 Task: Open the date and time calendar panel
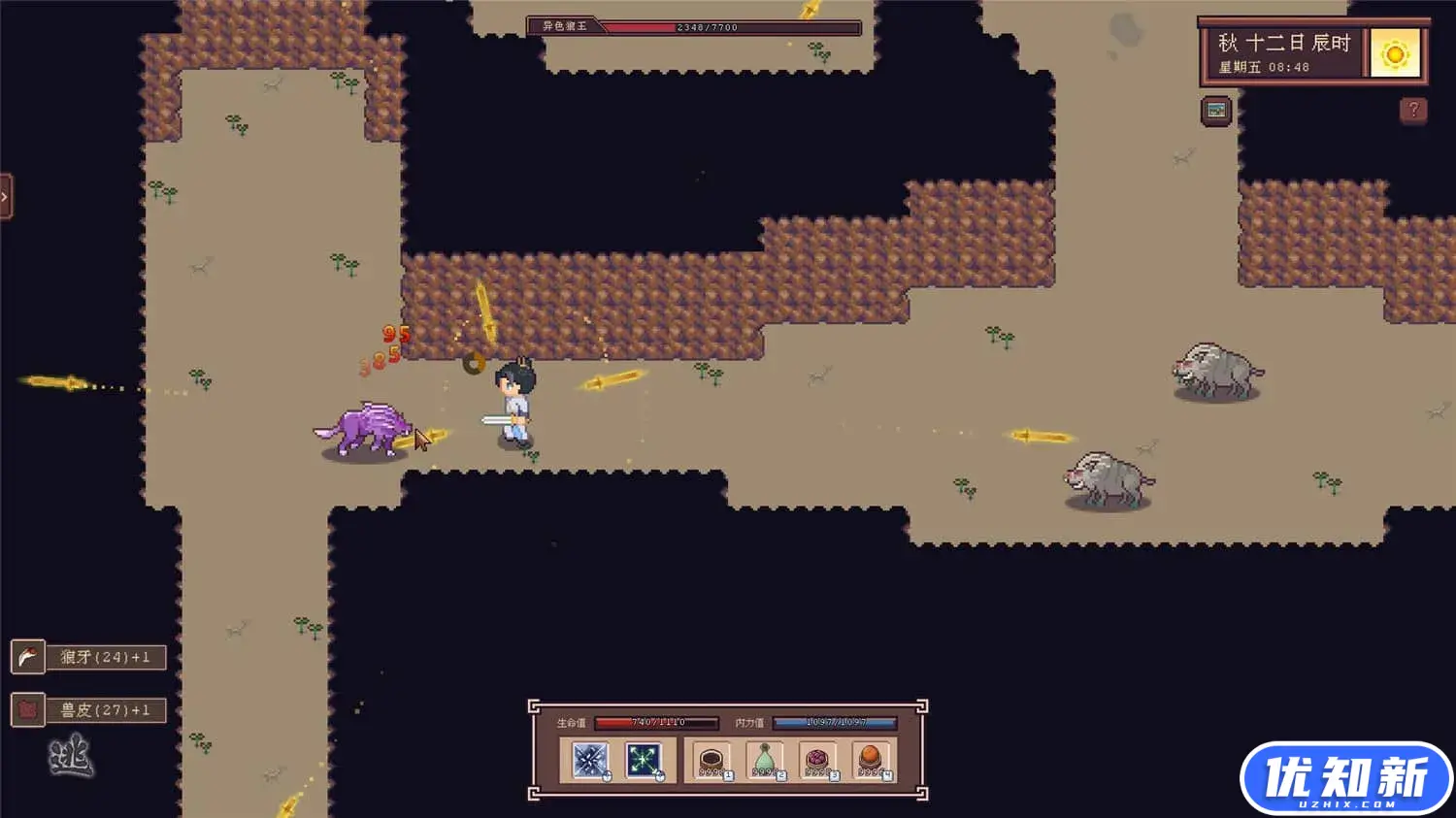[x=1283, y=54]
